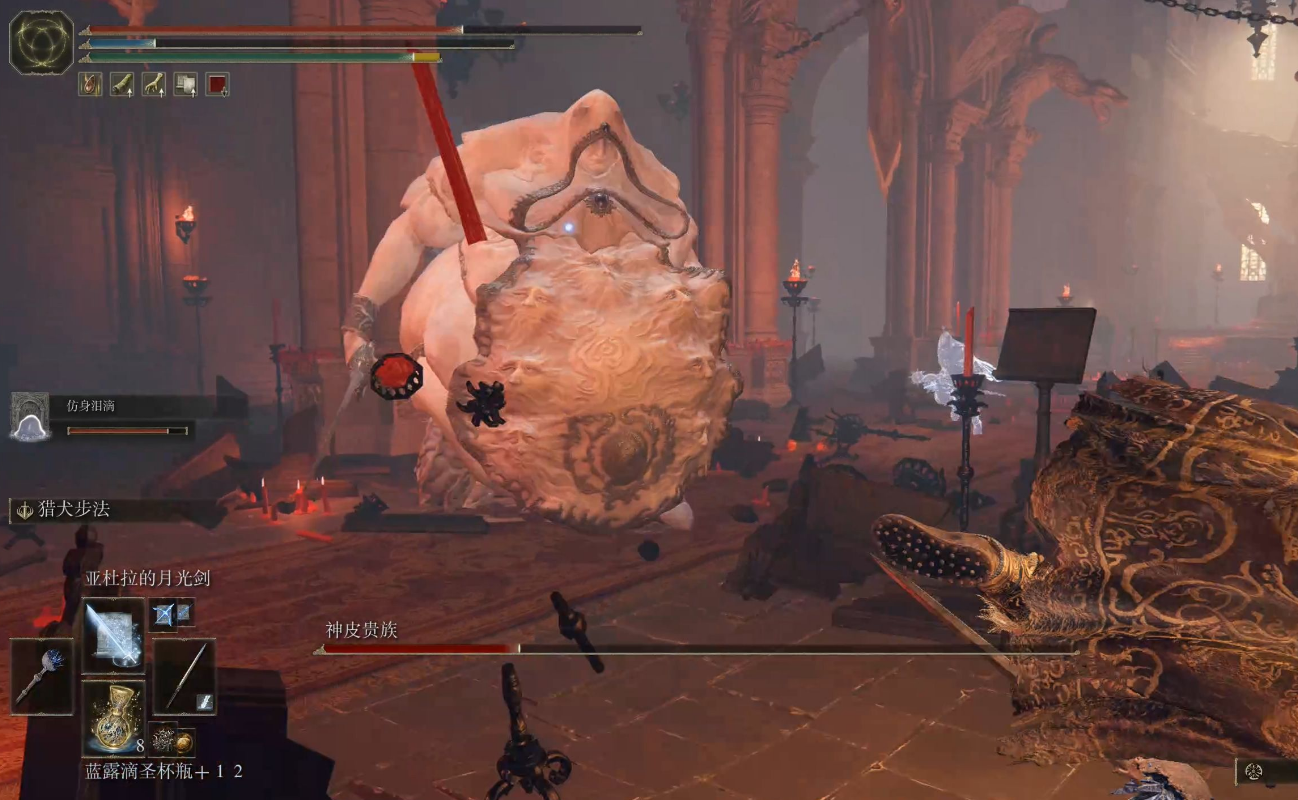This screenshot has width=1298, height=800.
Task: Select the red teardrop buff icon
Action: tap(90, 84)
